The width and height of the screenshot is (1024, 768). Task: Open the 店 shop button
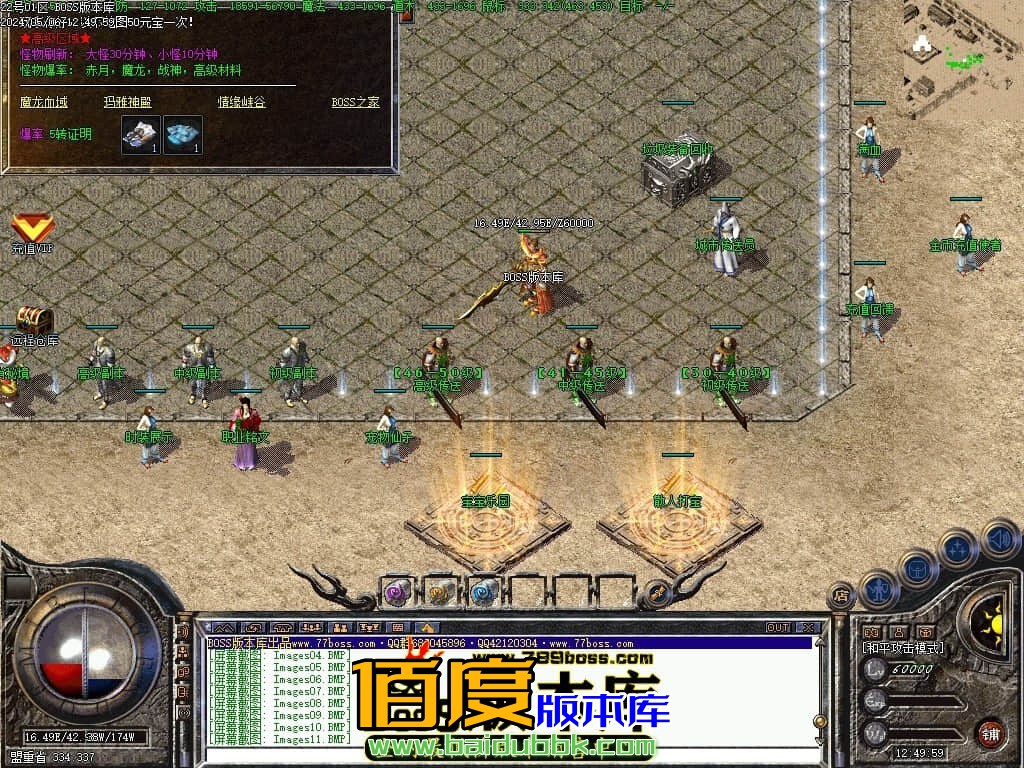pyautogui.click(x=841, y=596)
